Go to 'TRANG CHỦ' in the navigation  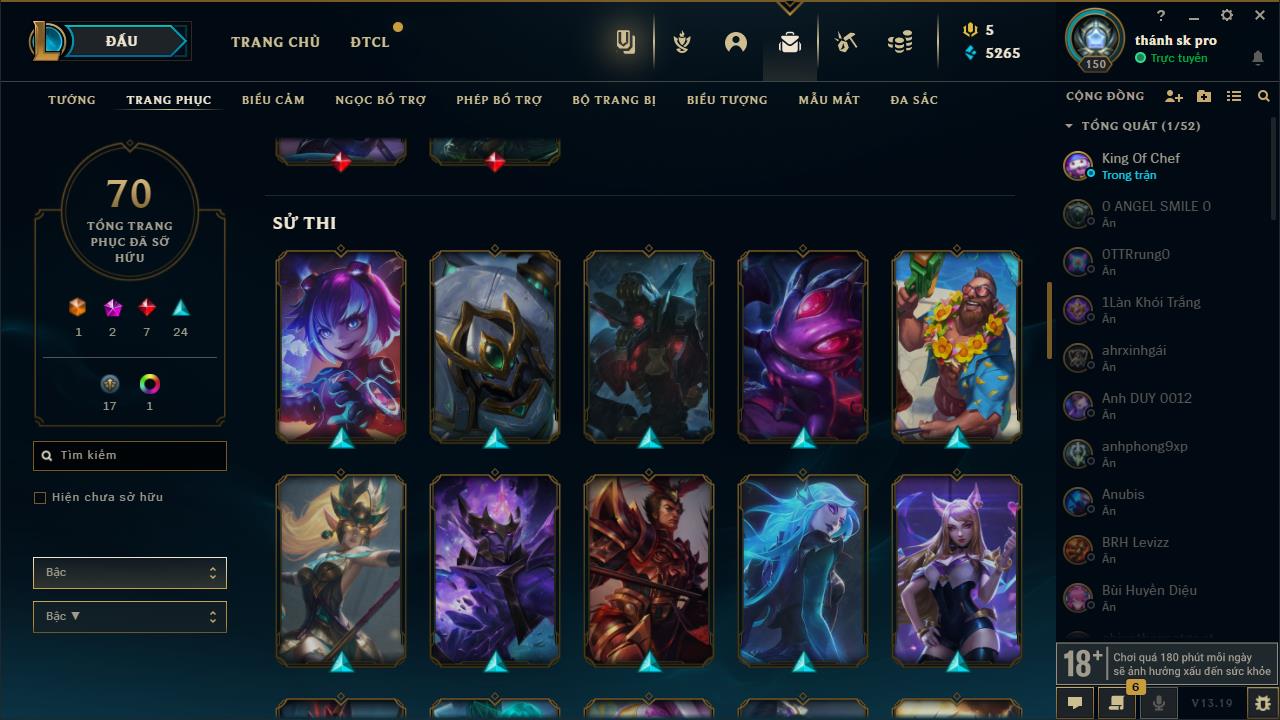point(275,42)
